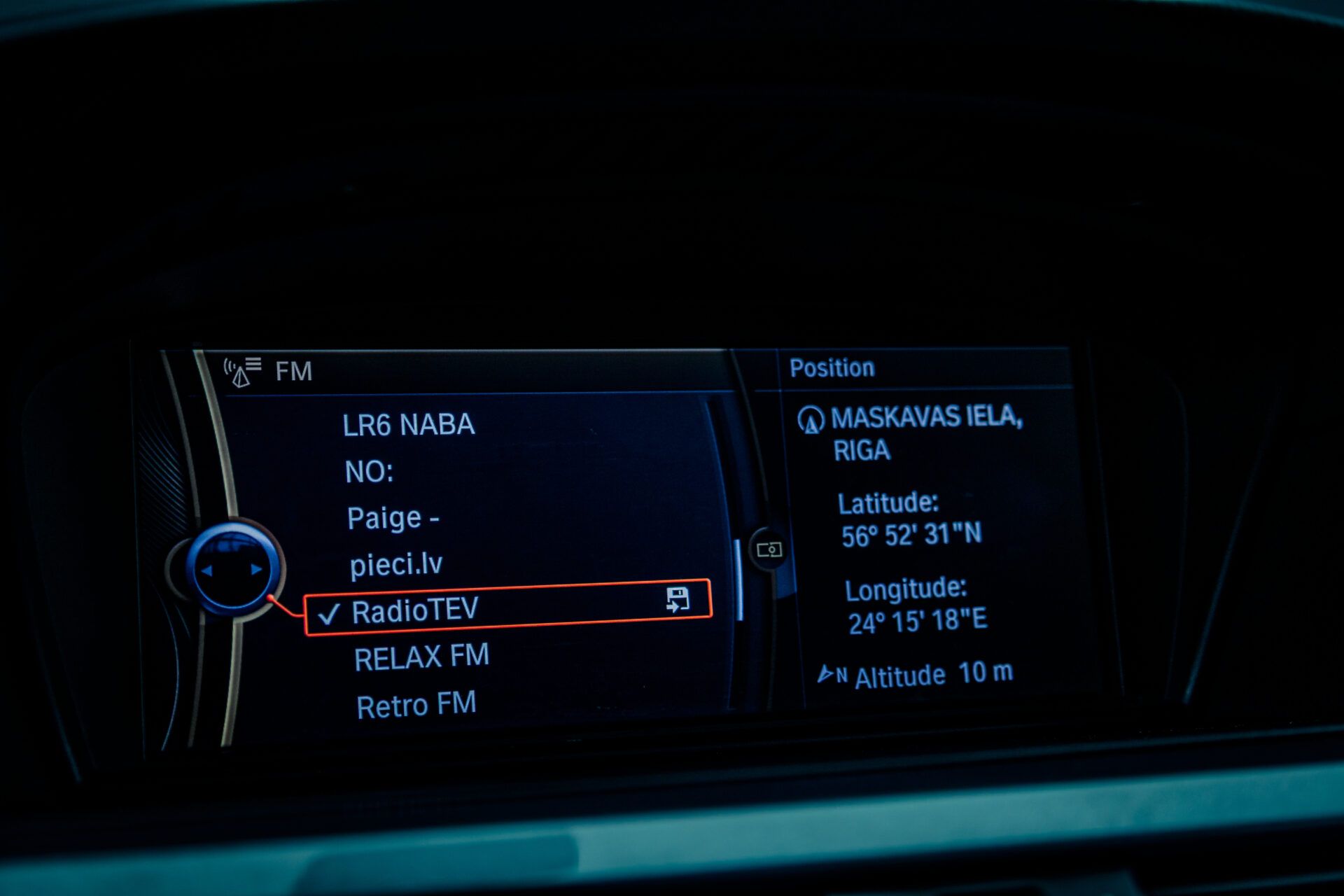Click the left arrow on the blue dial

click(207, 570)
